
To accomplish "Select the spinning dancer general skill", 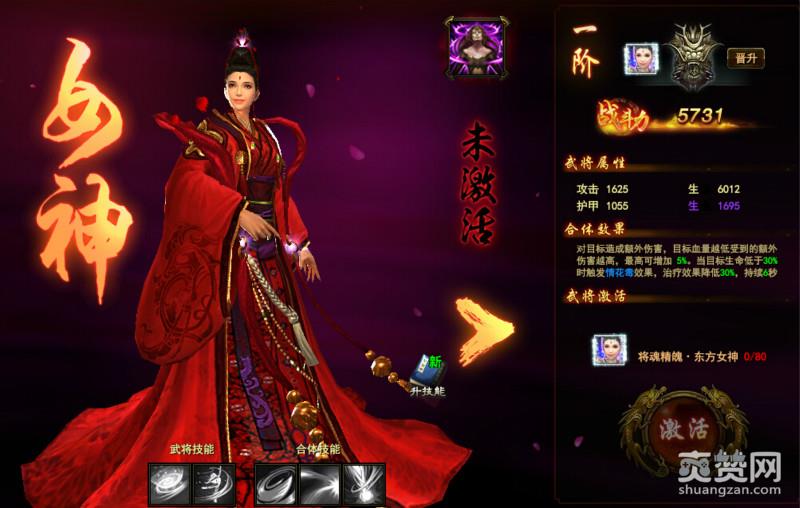I will [x=213, y=483].
